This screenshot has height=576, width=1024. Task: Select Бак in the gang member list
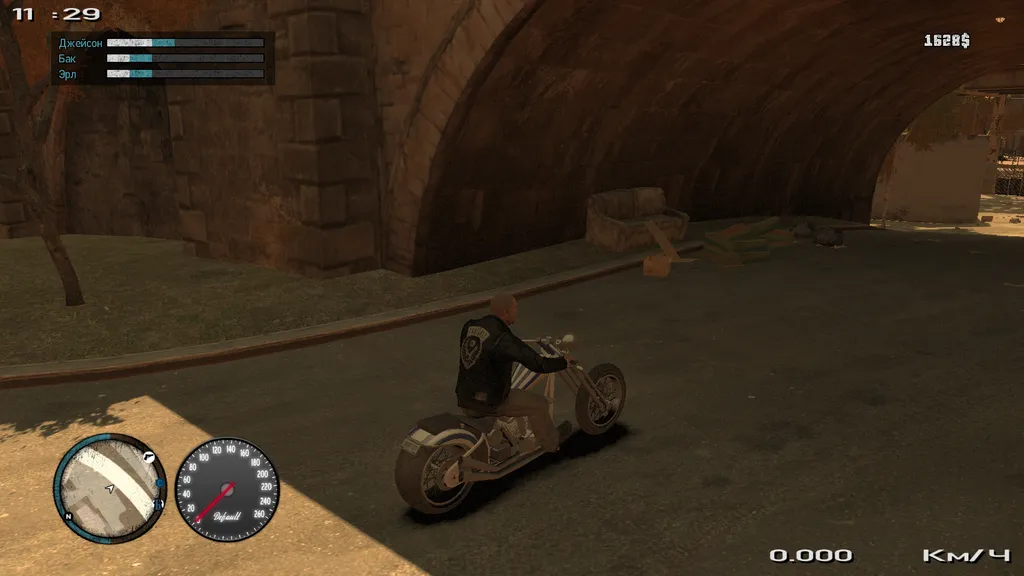coord(67,59)
